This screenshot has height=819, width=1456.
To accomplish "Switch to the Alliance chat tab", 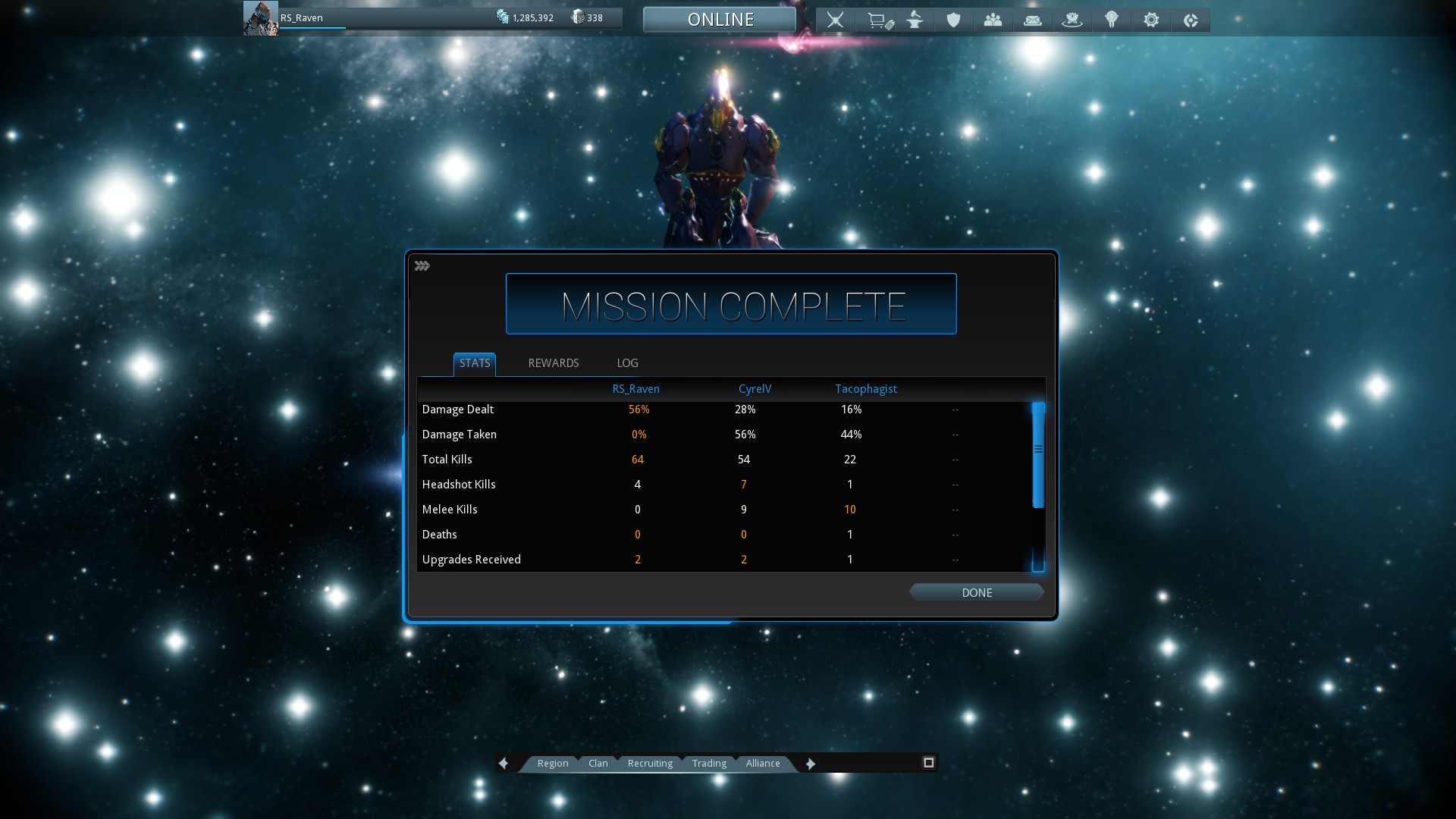I will pos(762,764).
